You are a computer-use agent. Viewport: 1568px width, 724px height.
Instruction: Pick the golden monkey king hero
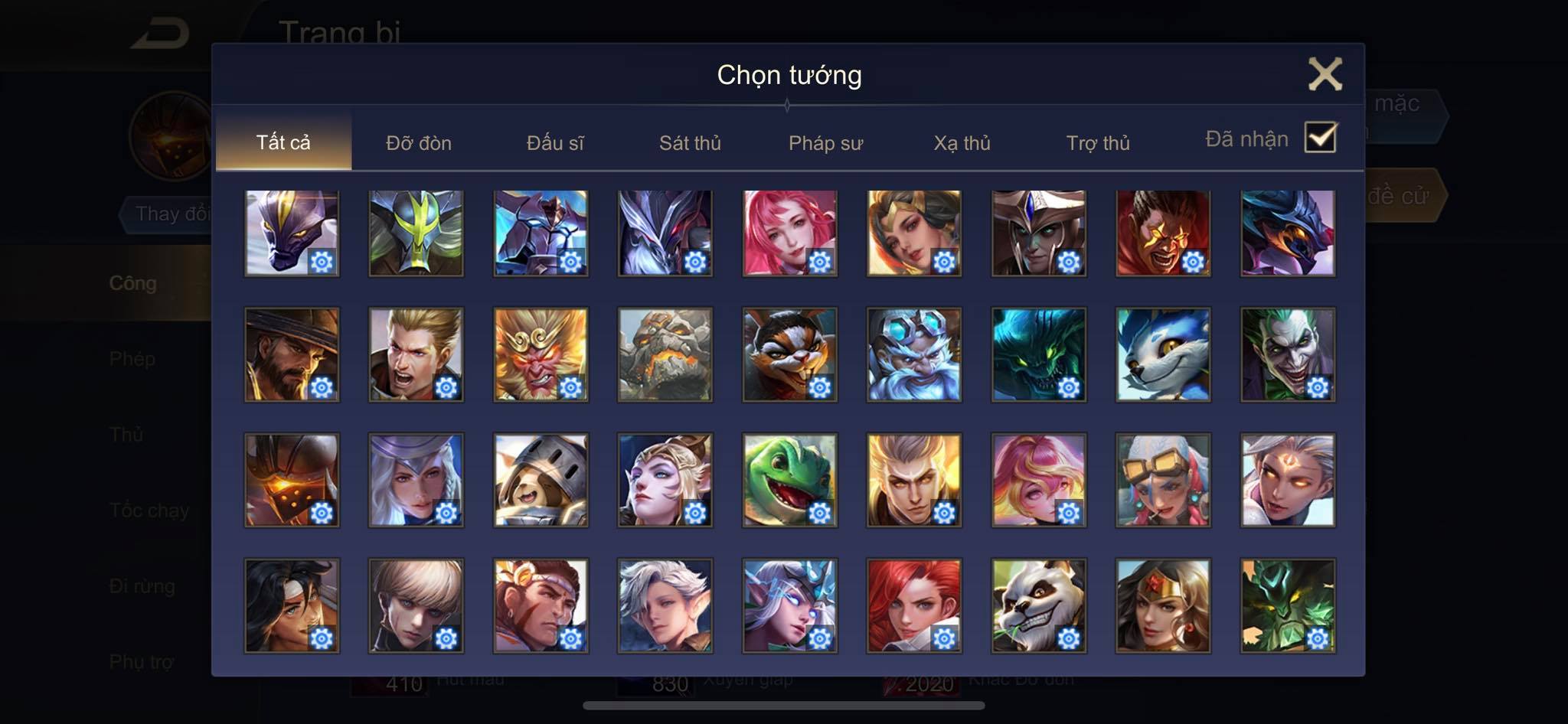pos(541,355)
